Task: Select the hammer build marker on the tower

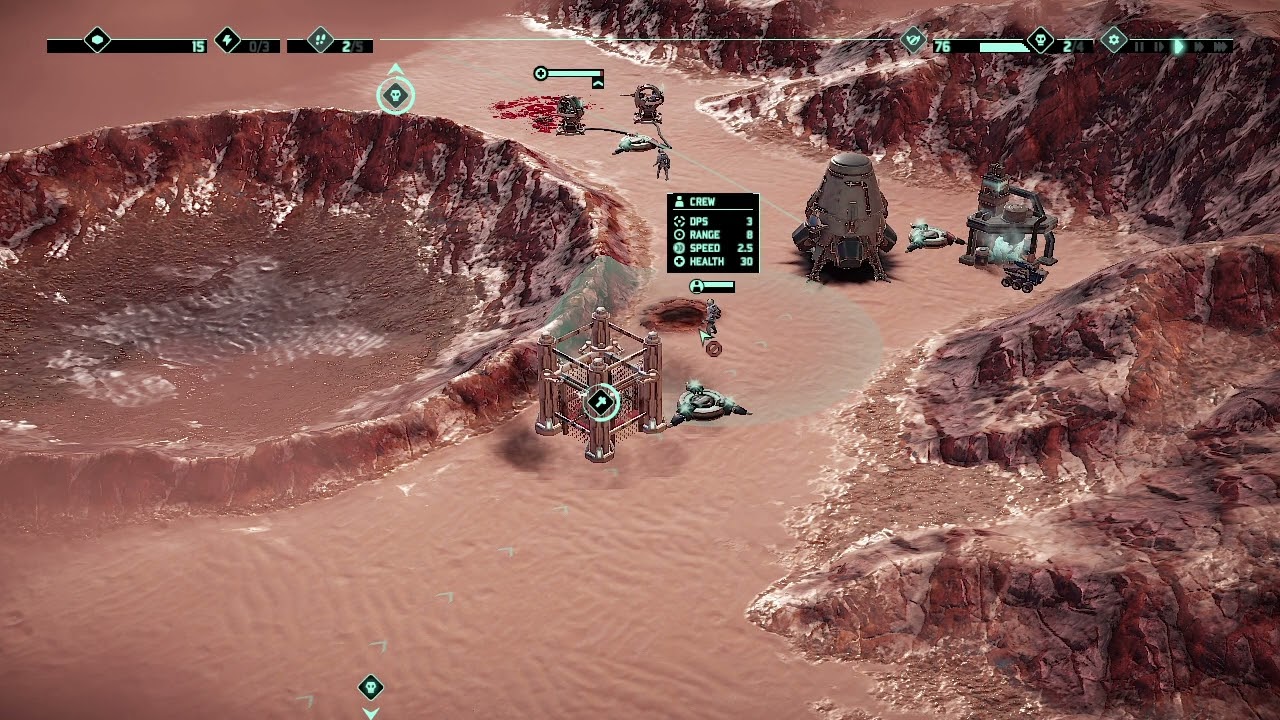Action: [x=601, y=402]
